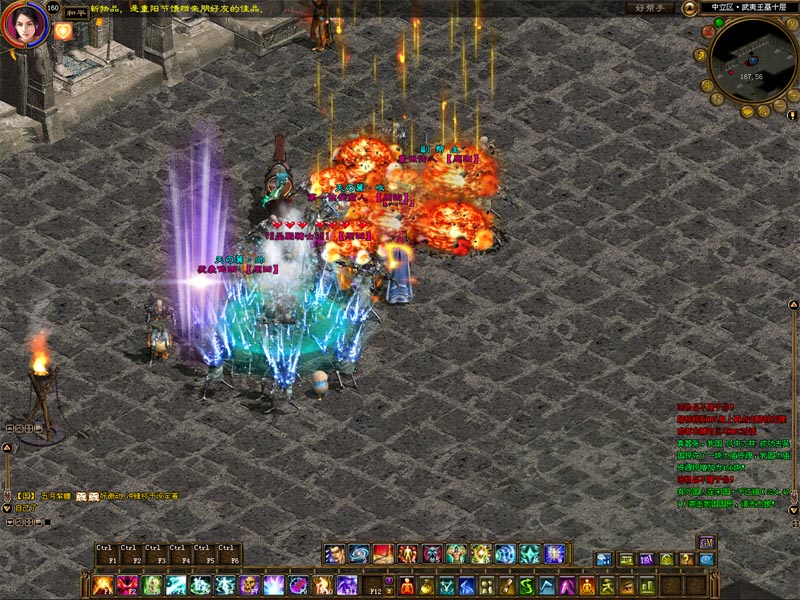Image resolution: width=800 pixels, height=600 pixels.
Task: Click the round arrow button beside location name
Action: point(689,8)
